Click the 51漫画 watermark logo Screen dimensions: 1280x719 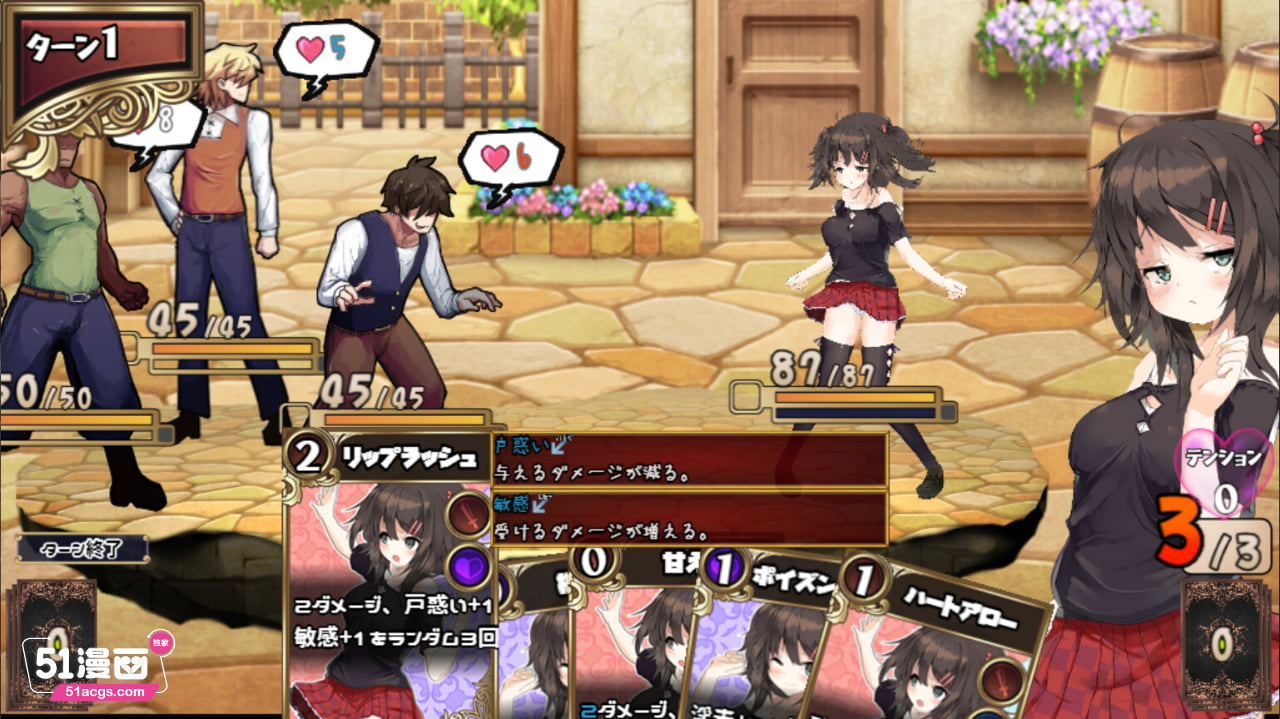coord(95,667)
